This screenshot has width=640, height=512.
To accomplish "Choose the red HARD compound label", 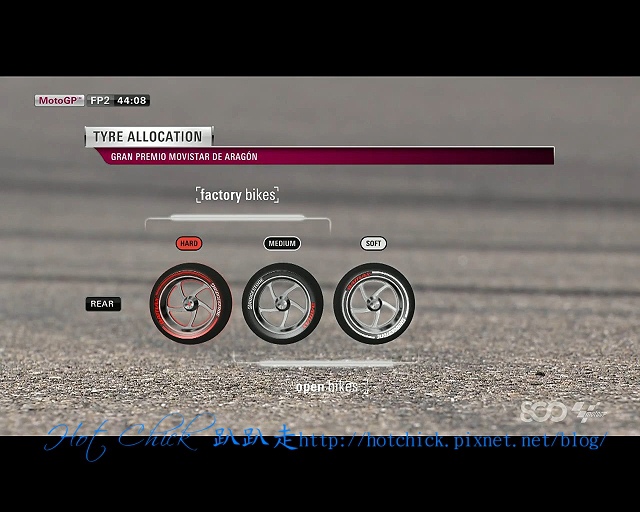I will (x=189, y=243).
